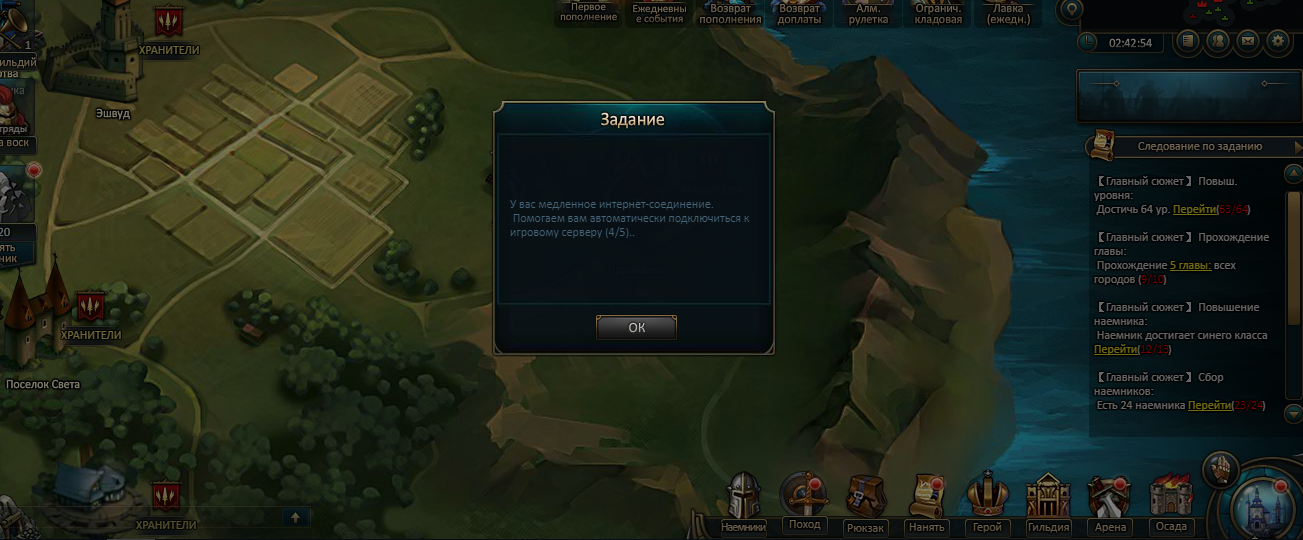Open the gear settings icon
Image resolution: width=1303 pixels, height=540 pixels.
1276,41
